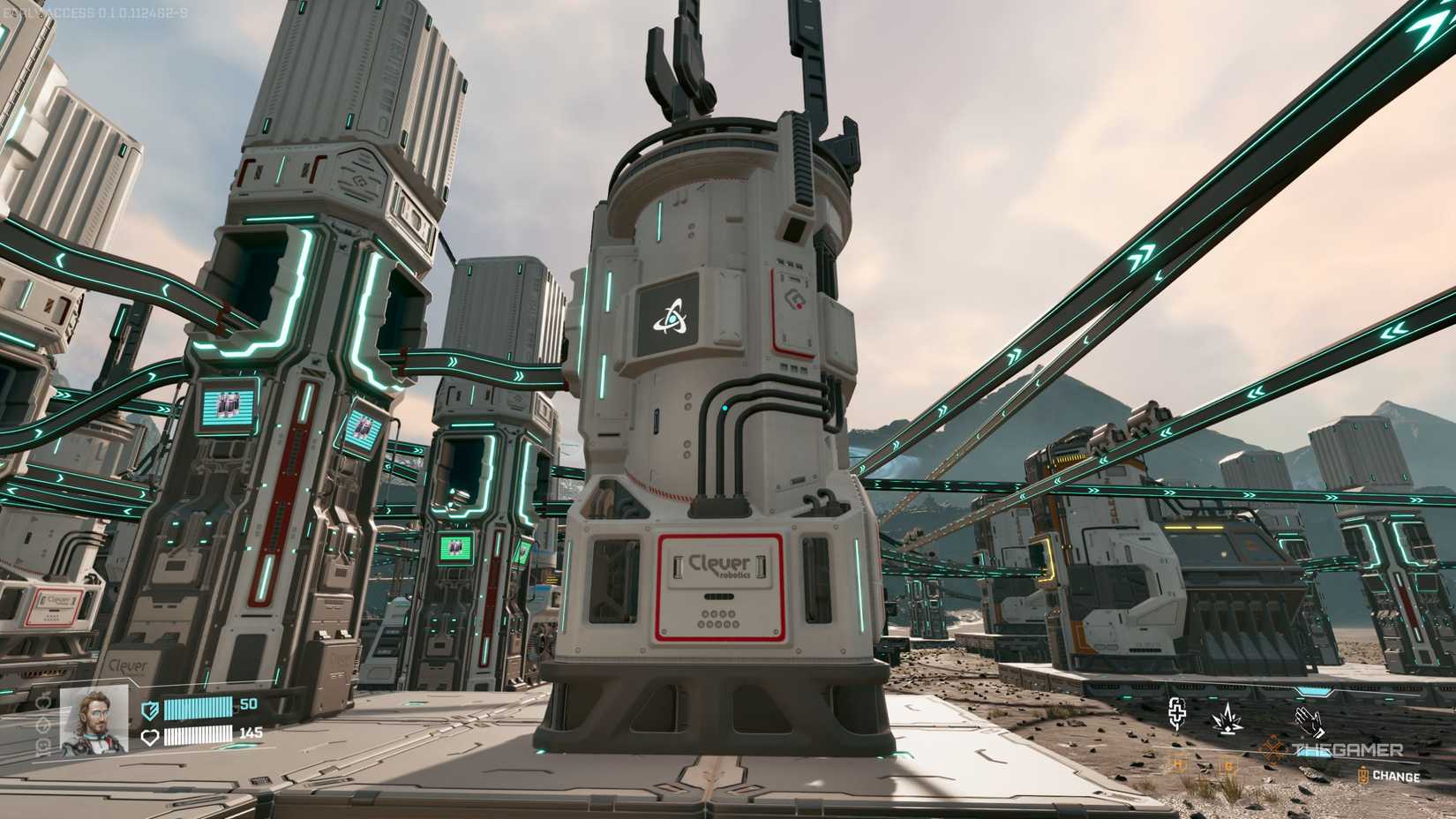Open the character portrait thumbnail
The height and width of the screenshot is (819, 1456).
92,724
